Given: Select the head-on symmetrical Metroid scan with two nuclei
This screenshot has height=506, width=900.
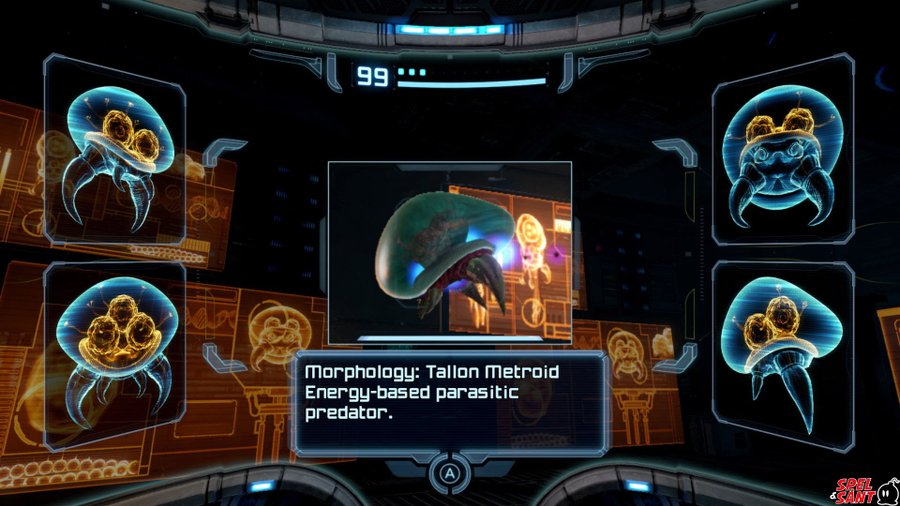Looking at the screenshot, I should point(783,155).
